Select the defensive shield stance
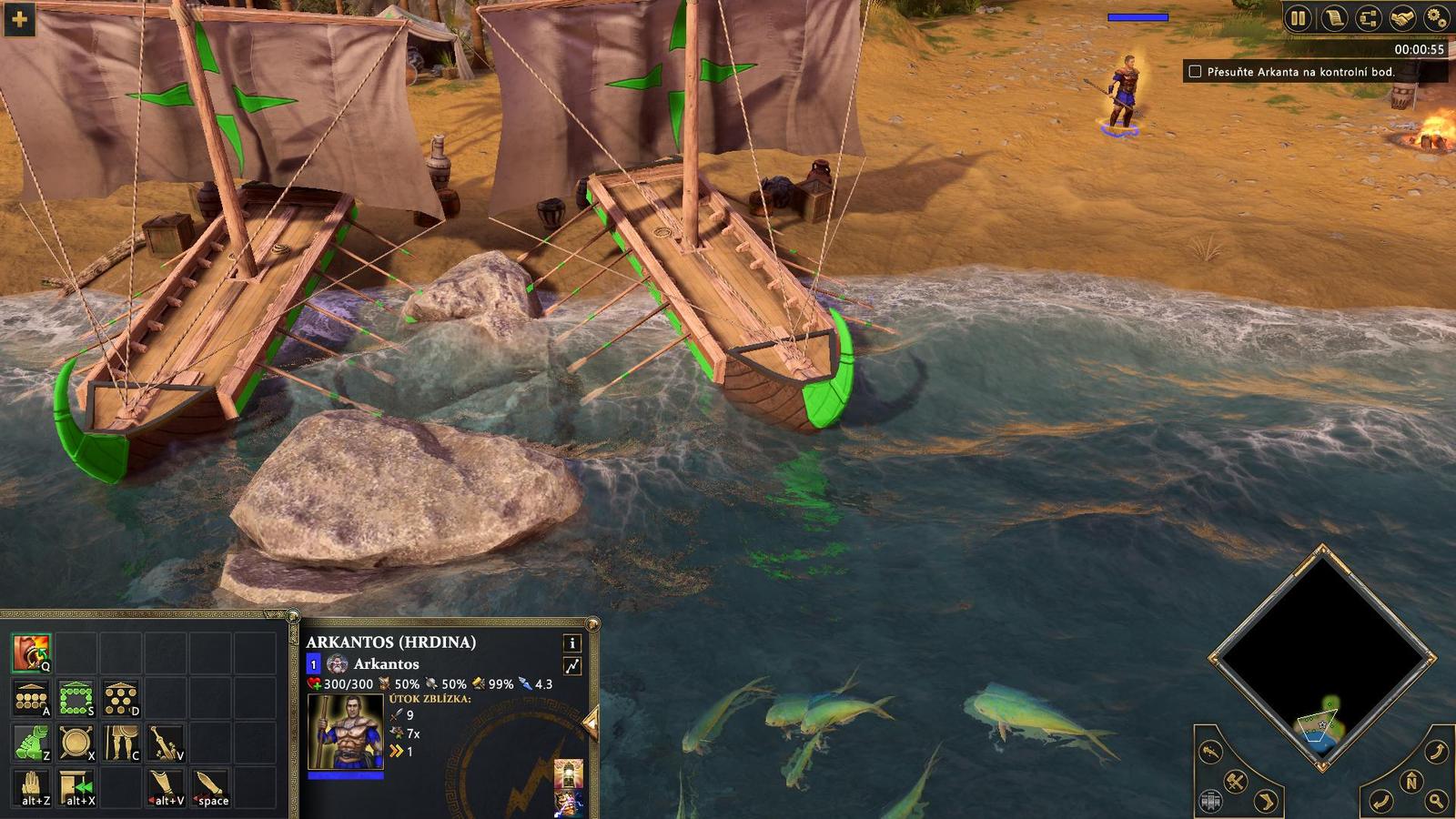1456x819 pixels. tap(76, 743)
